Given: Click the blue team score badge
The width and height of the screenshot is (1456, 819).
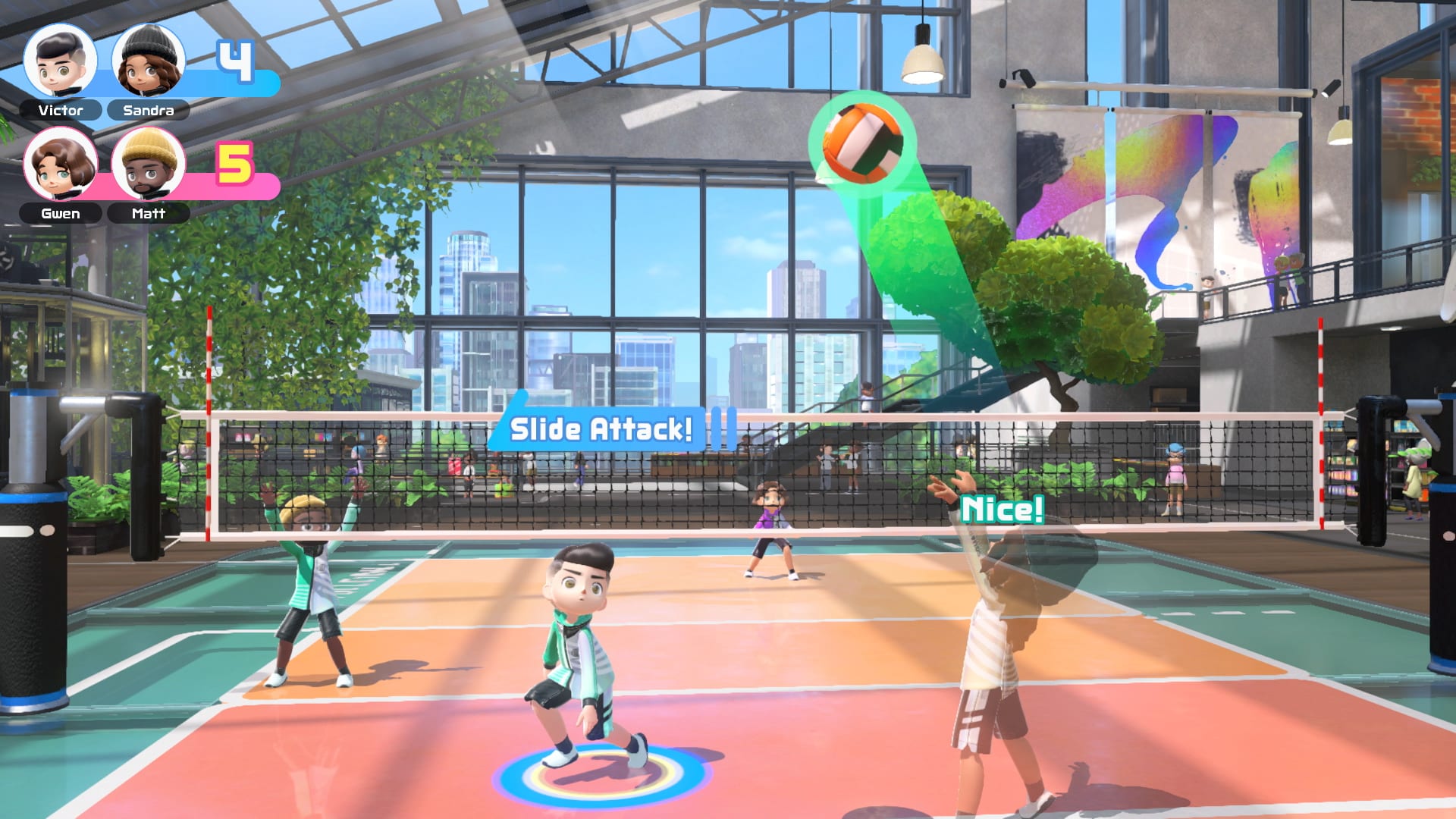Looking at the screenshot, I should tap(235, 61).
